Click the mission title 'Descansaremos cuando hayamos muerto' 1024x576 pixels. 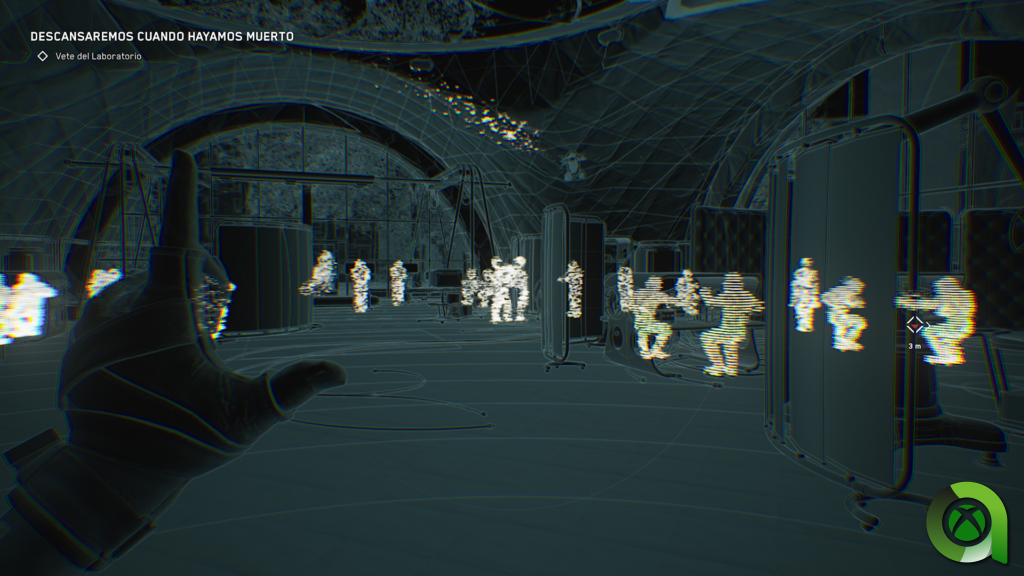tap(162, 36)
